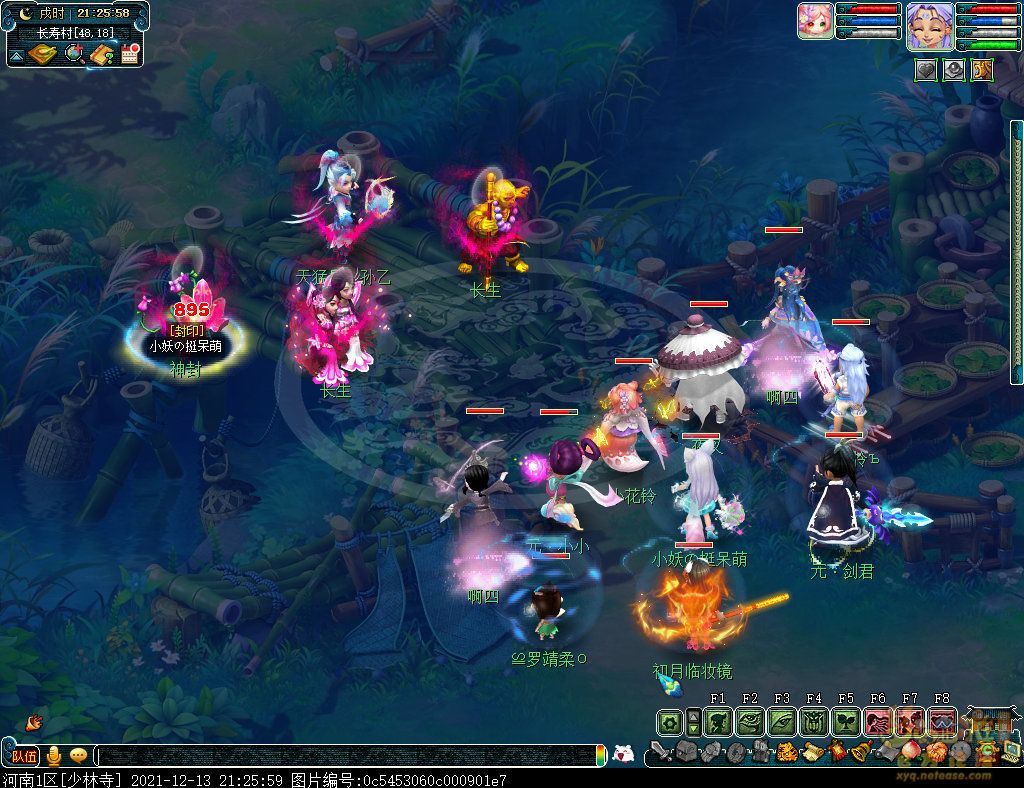Open the calendar events icon
Viewport: 1024px width, 788px height.
[x=129, y=54]
